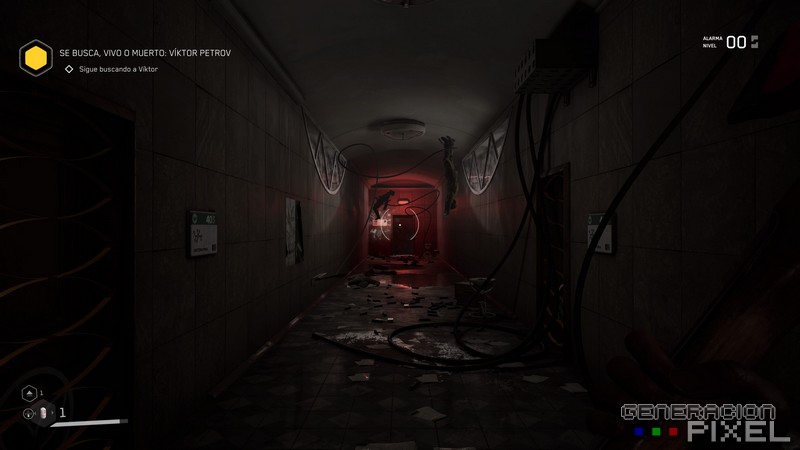Open the 'Se busca, vivo o muerto' quest title
The image size is (800, 450).
[144, 52]
